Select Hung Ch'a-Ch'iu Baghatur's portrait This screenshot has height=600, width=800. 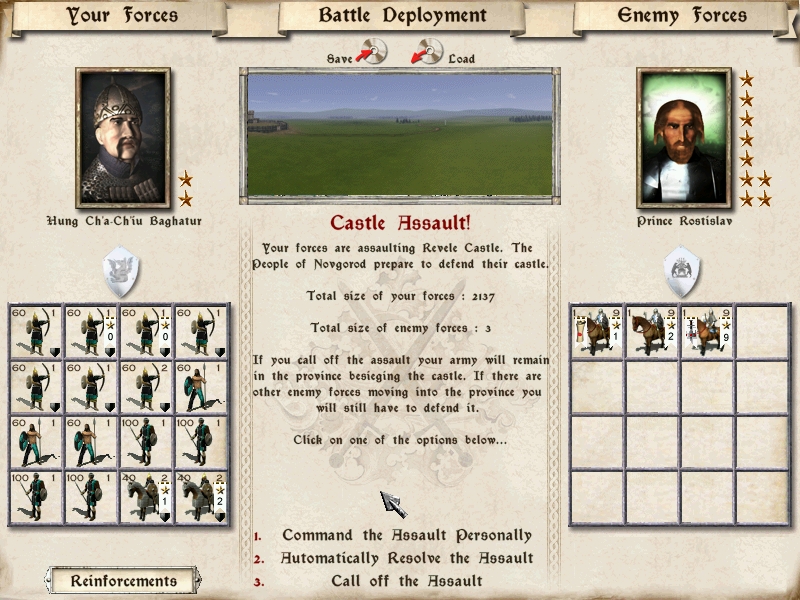pos(123,138)
